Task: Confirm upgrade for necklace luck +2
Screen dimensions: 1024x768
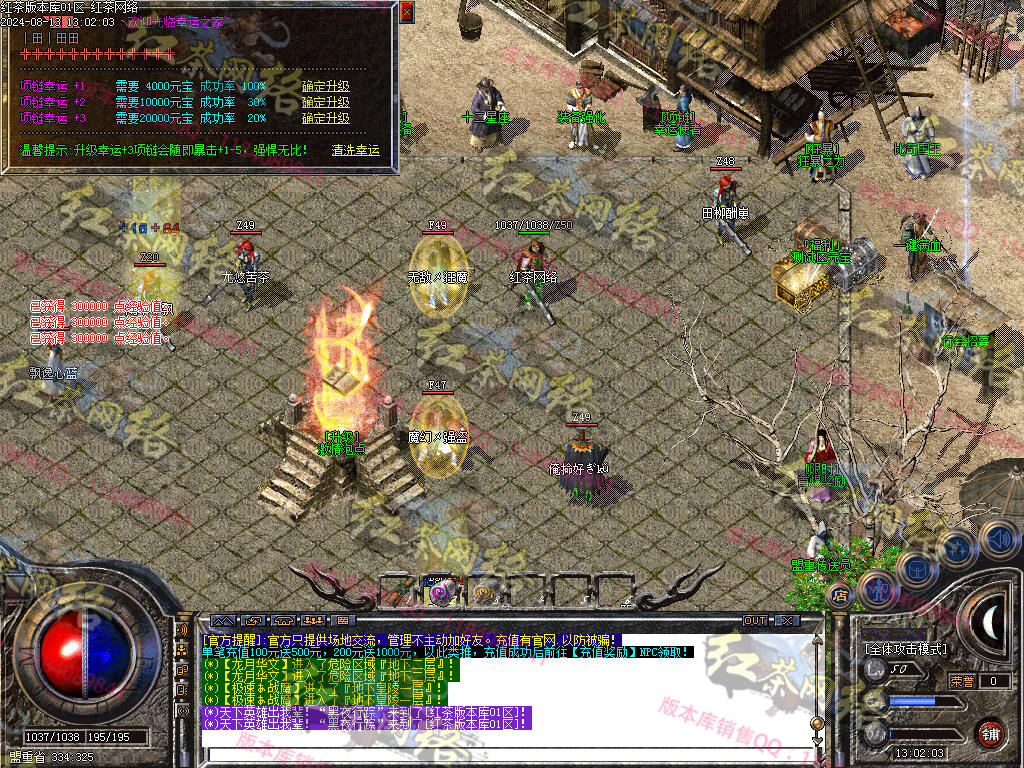Action: coord(326,102)
